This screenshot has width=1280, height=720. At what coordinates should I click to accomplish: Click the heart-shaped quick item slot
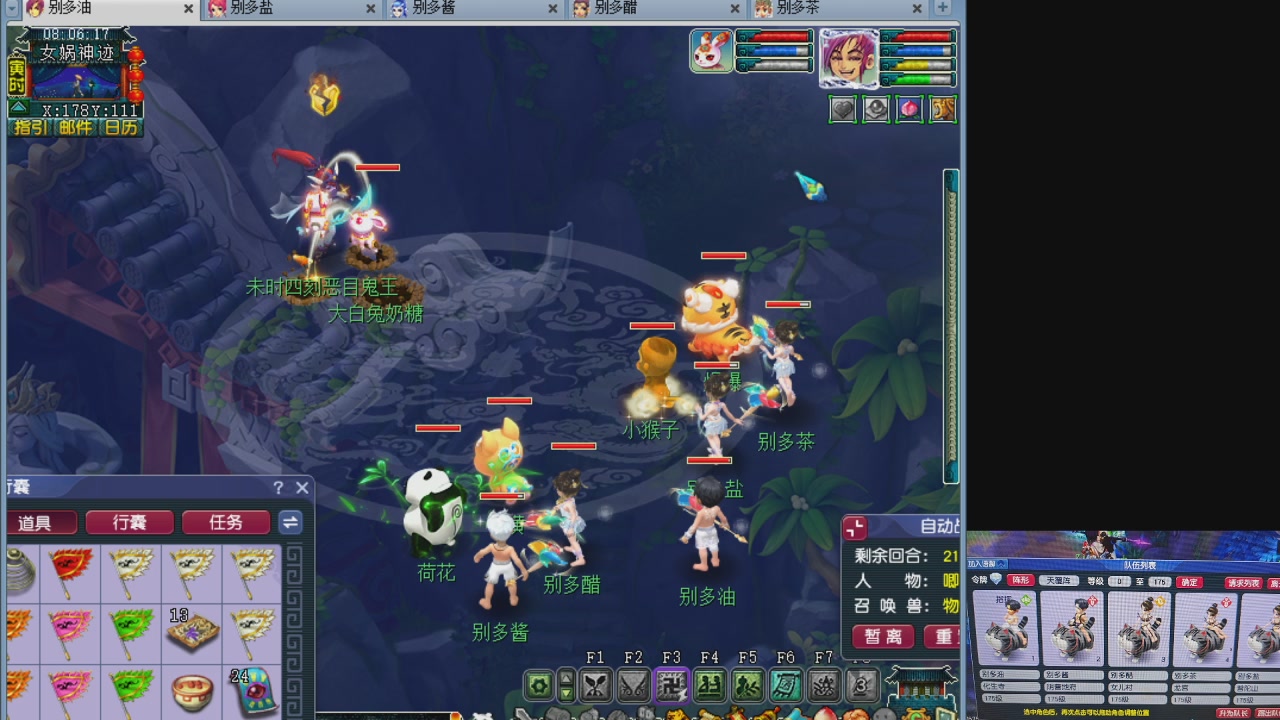842,109
